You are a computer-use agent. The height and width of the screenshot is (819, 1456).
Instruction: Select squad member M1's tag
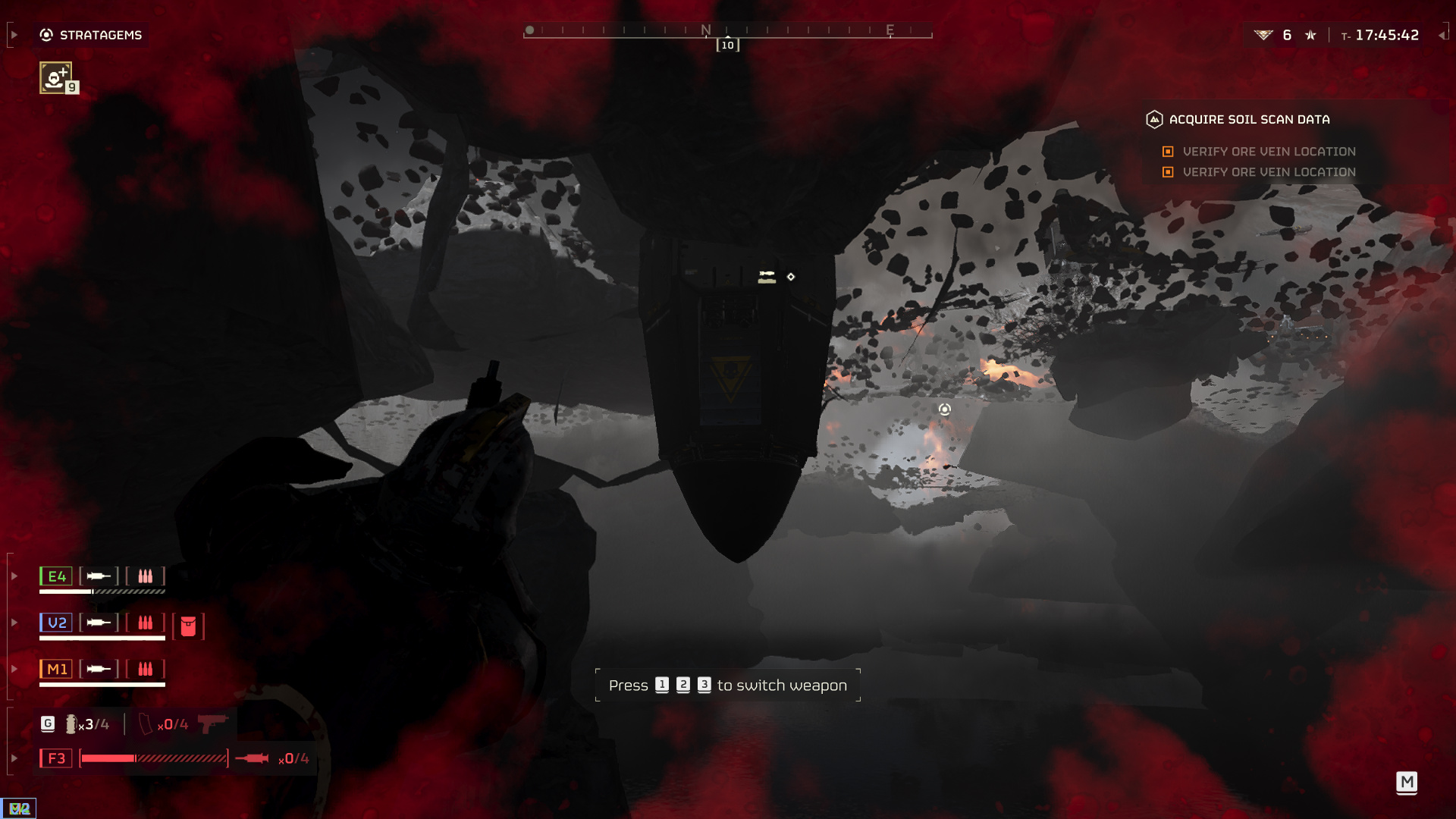coord(56,669)
